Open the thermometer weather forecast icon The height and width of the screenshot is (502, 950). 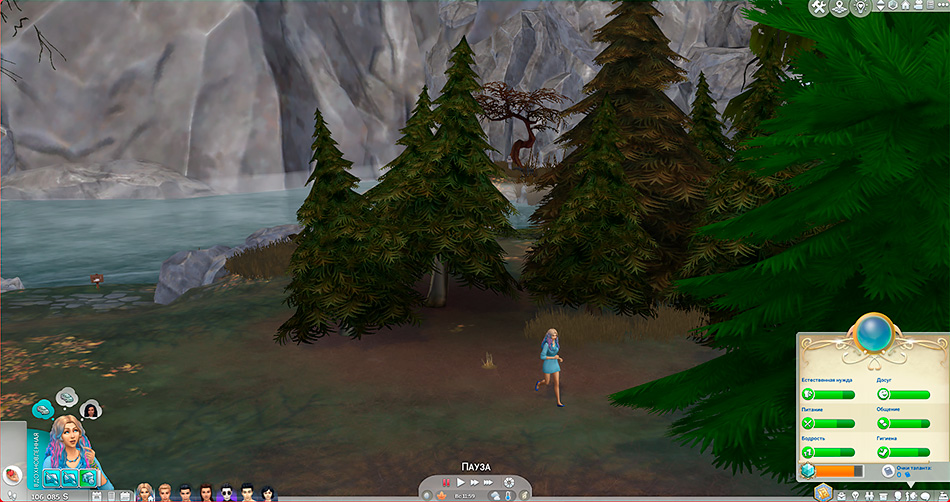pos(507,496)
